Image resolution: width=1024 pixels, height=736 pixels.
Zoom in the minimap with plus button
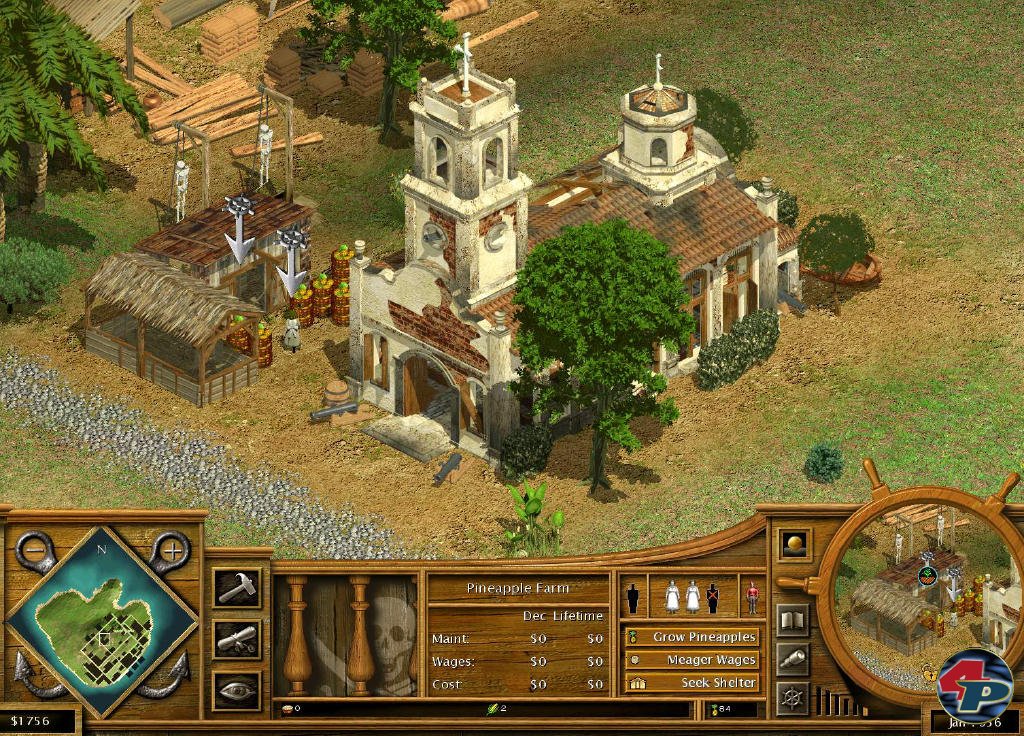(x=171, y=549)
